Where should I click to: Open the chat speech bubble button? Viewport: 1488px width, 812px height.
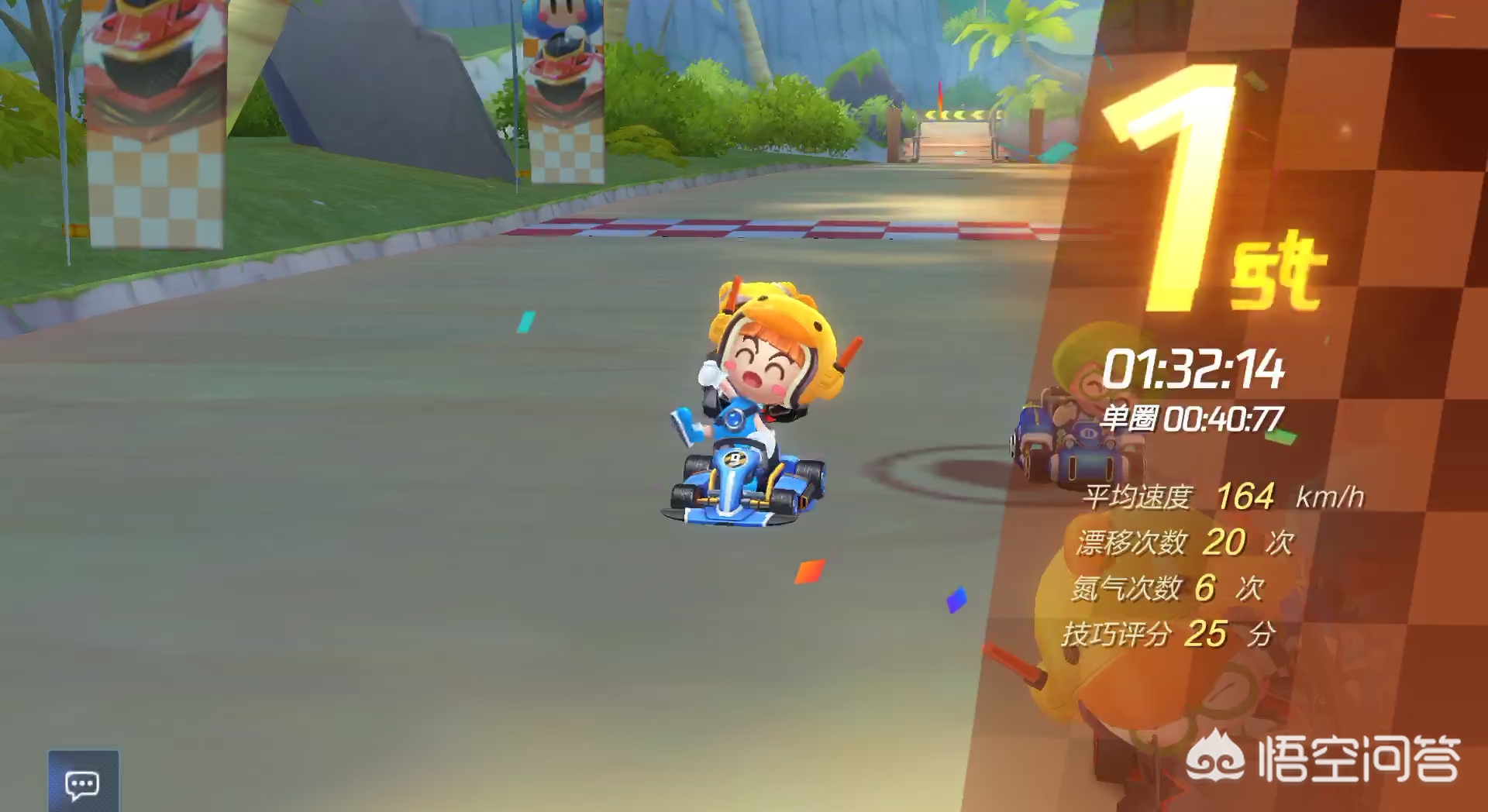click(83, 783)
